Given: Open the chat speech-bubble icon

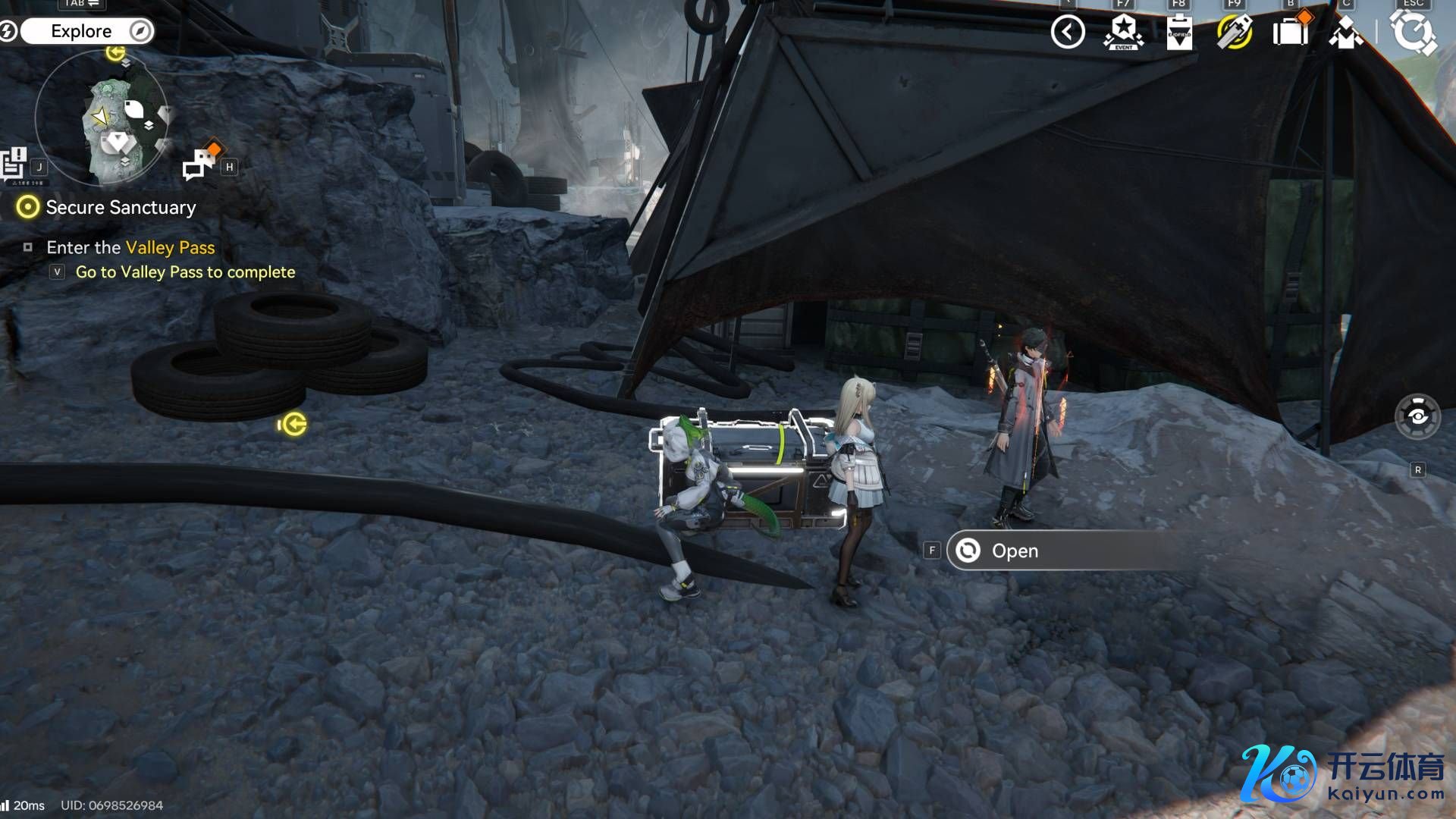Looking at the screenshot, I should tap(200, 163).
